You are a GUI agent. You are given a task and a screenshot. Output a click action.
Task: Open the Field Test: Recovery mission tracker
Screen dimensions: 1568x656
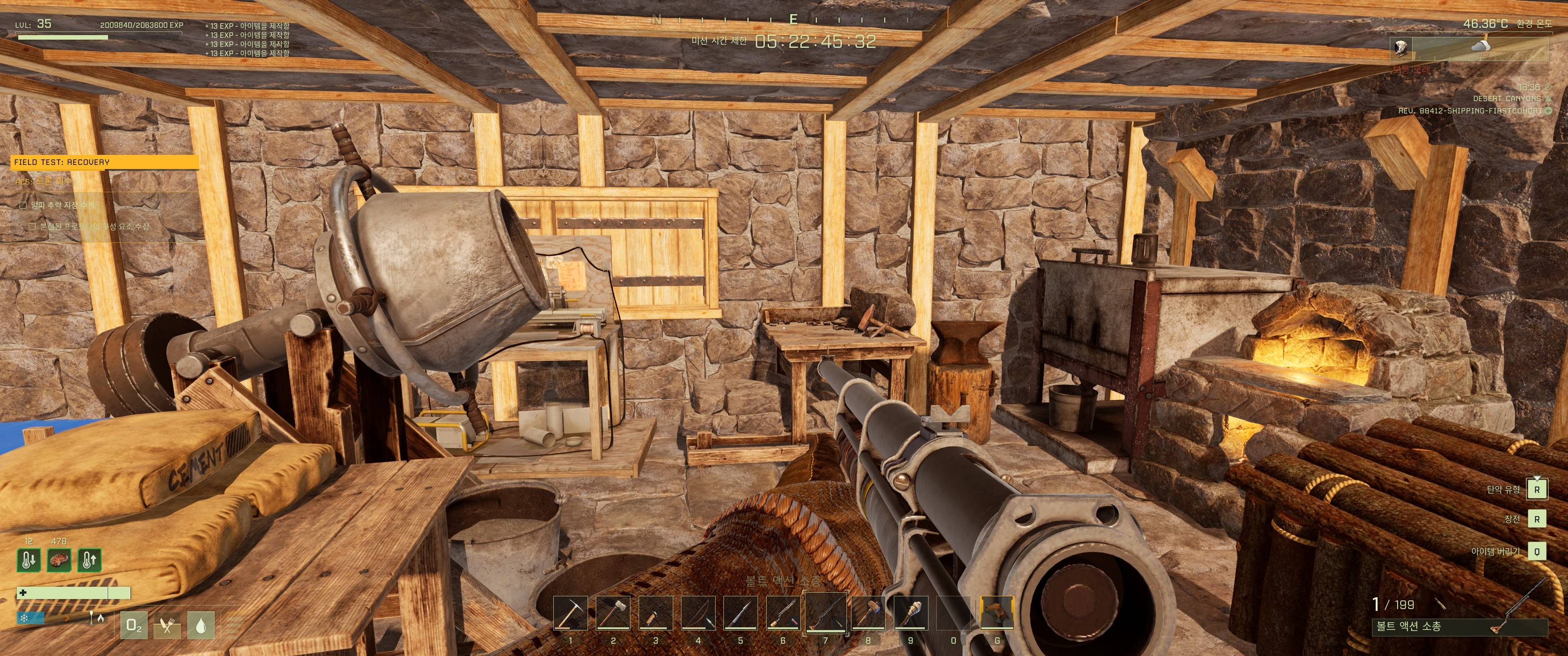tap(105, 162)
